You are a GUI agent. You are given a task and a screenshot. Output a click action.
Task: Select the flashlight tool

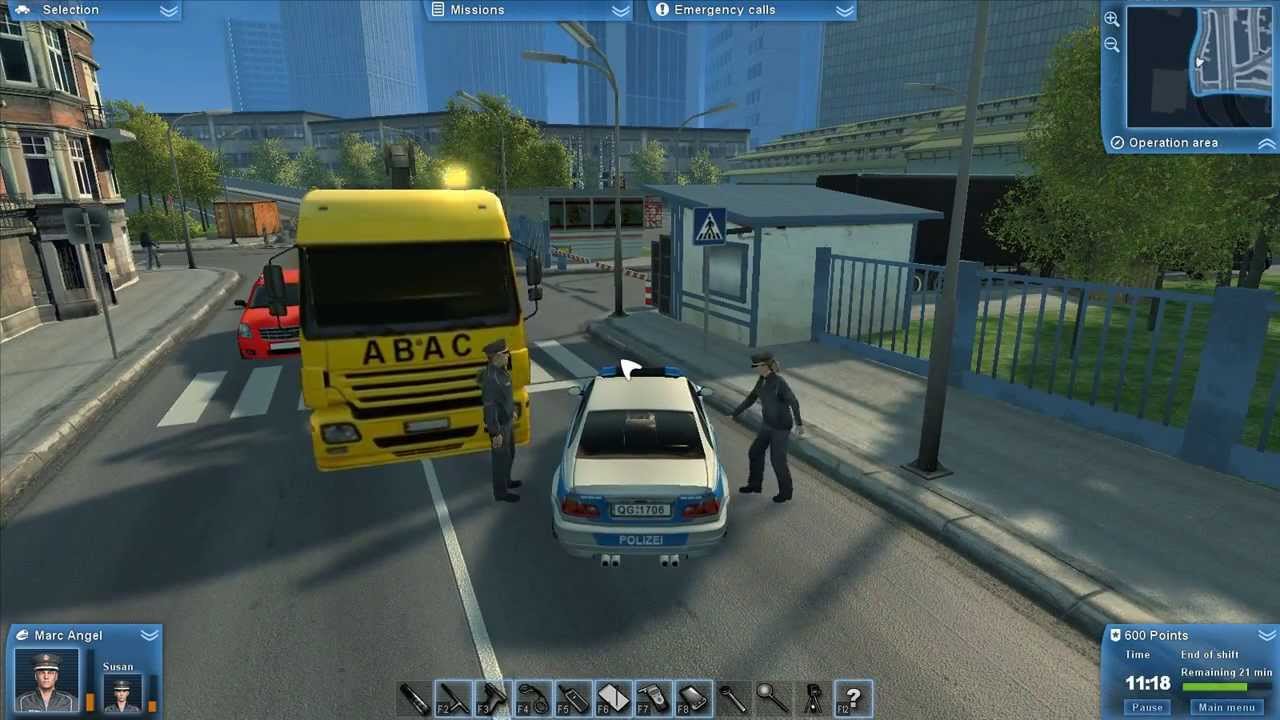[415, 697]
